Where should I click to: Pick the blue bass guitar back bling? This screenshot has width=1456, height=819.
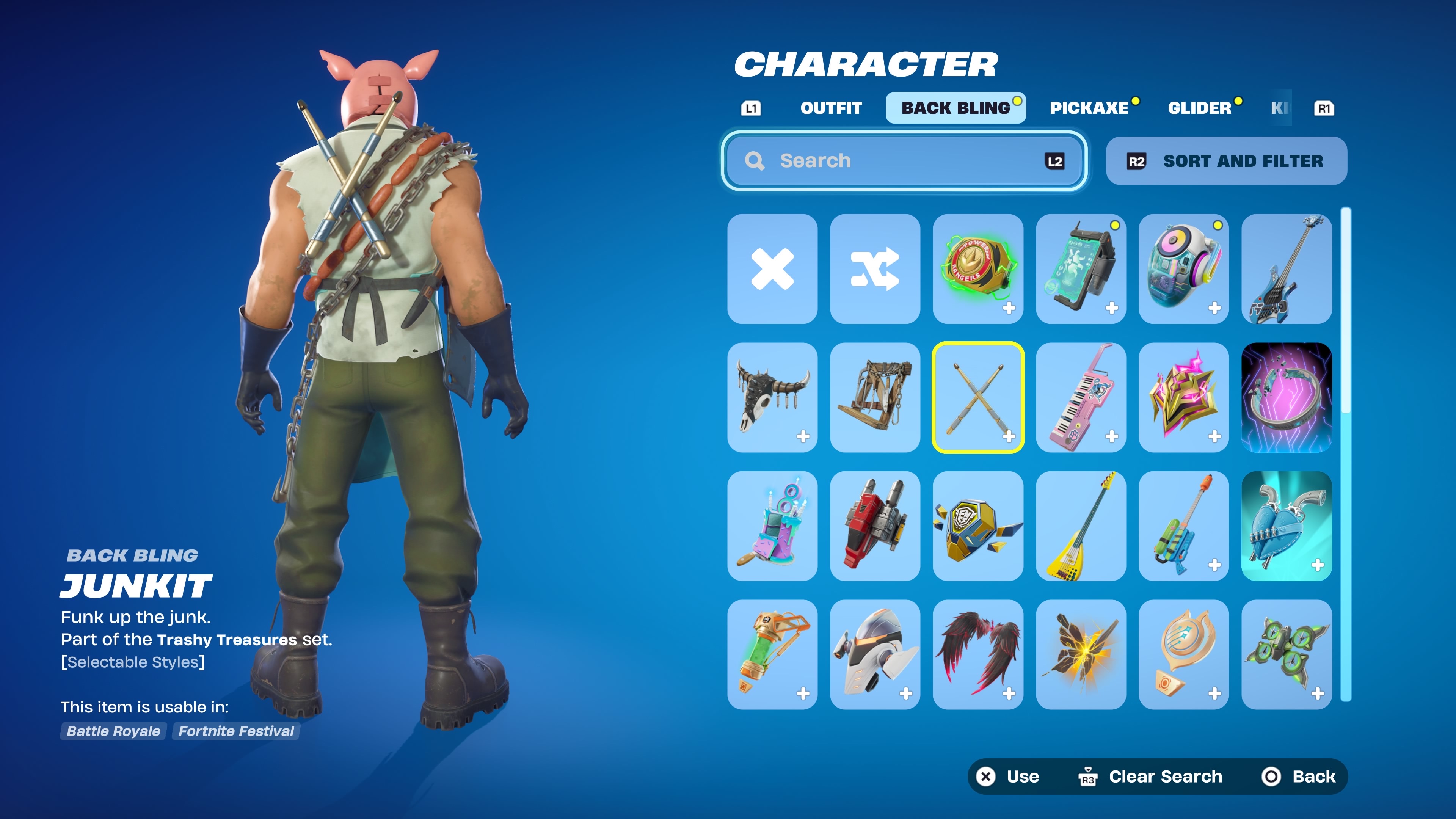pos(1287,269)
